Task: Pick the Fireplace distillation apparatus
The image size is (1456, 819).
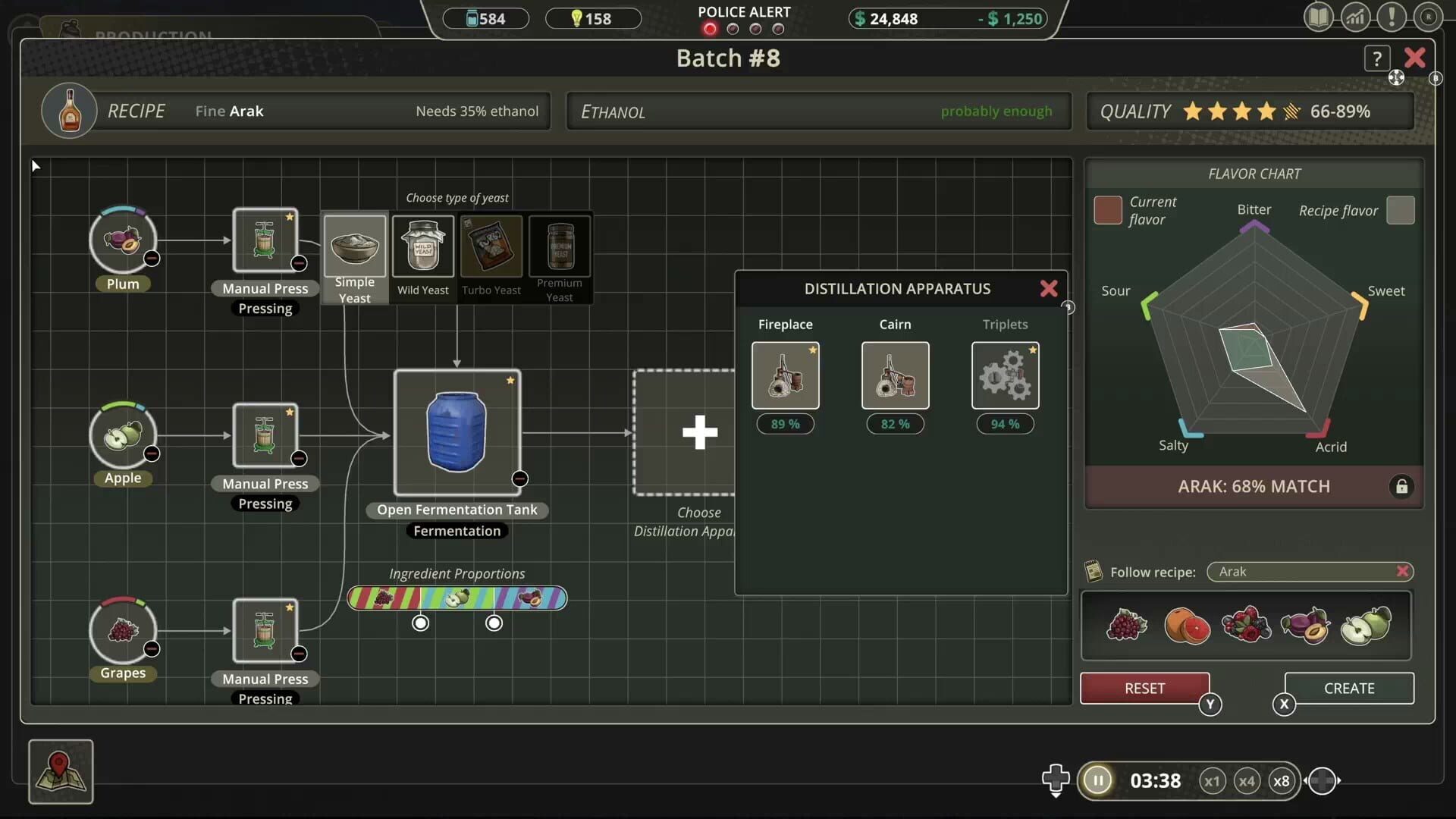Action: 785,375
